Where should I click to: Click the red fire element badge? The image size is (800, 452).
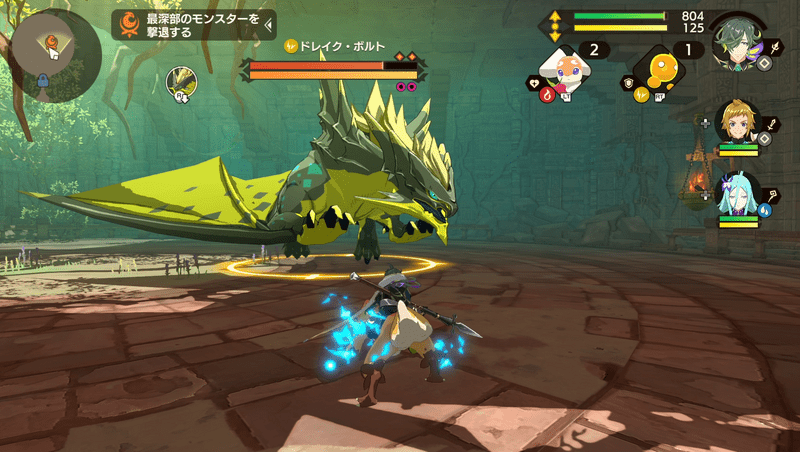pyautogui.click(x=547, y=95)
